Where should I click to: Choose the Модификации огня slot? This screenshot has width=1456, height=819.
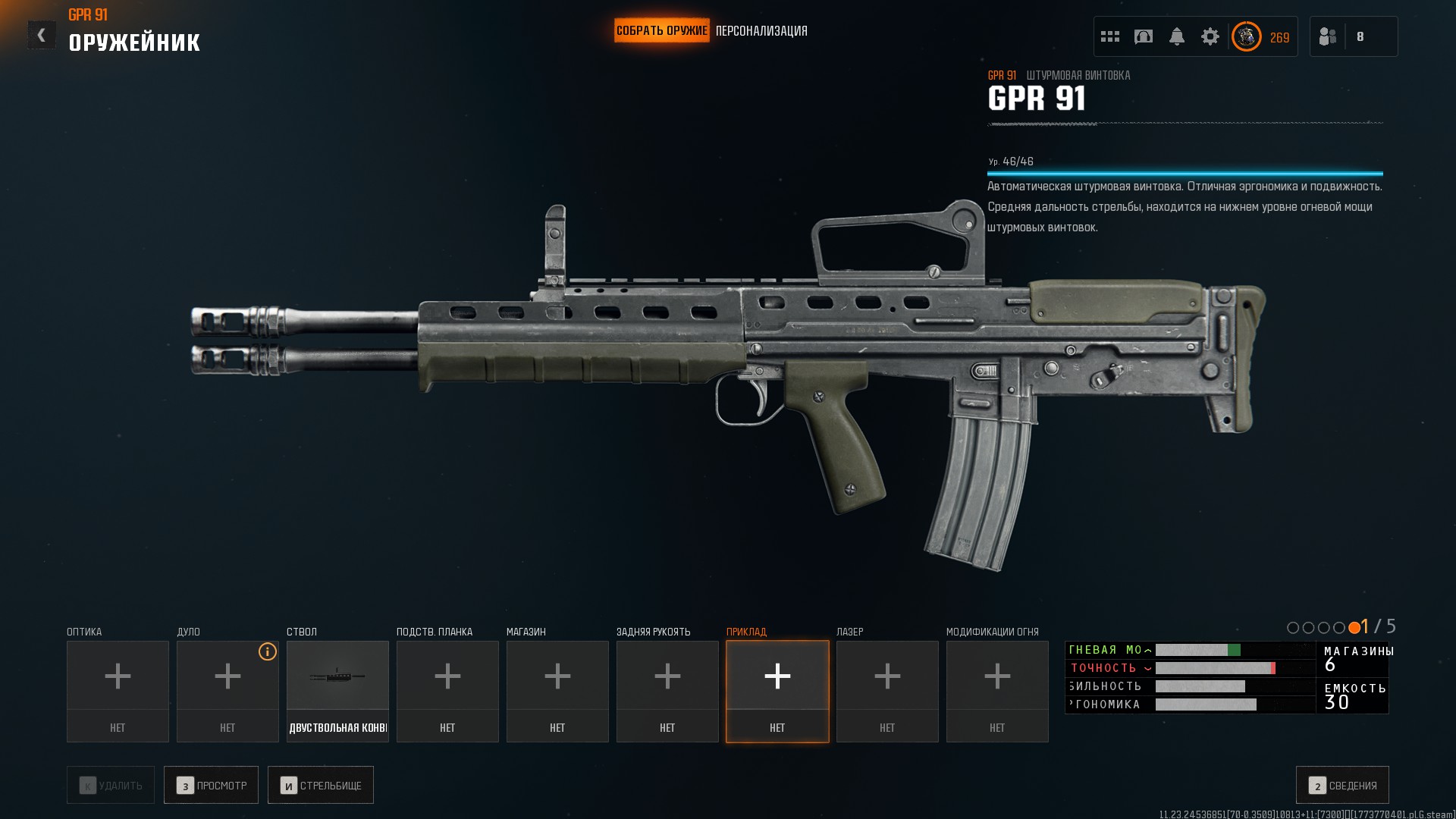[997, 691]
